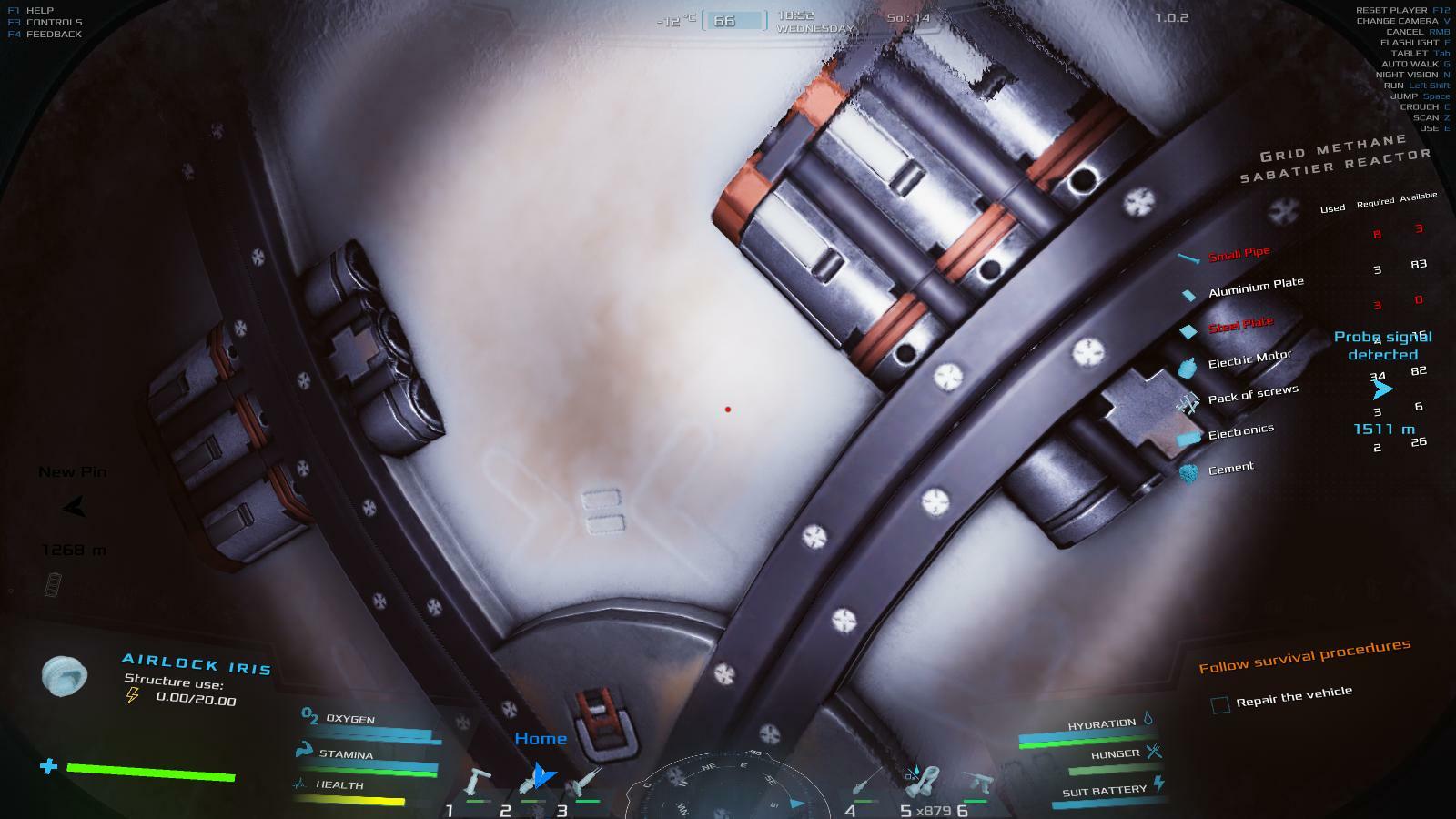Click the Small Pipe material row

(1239, 255)
